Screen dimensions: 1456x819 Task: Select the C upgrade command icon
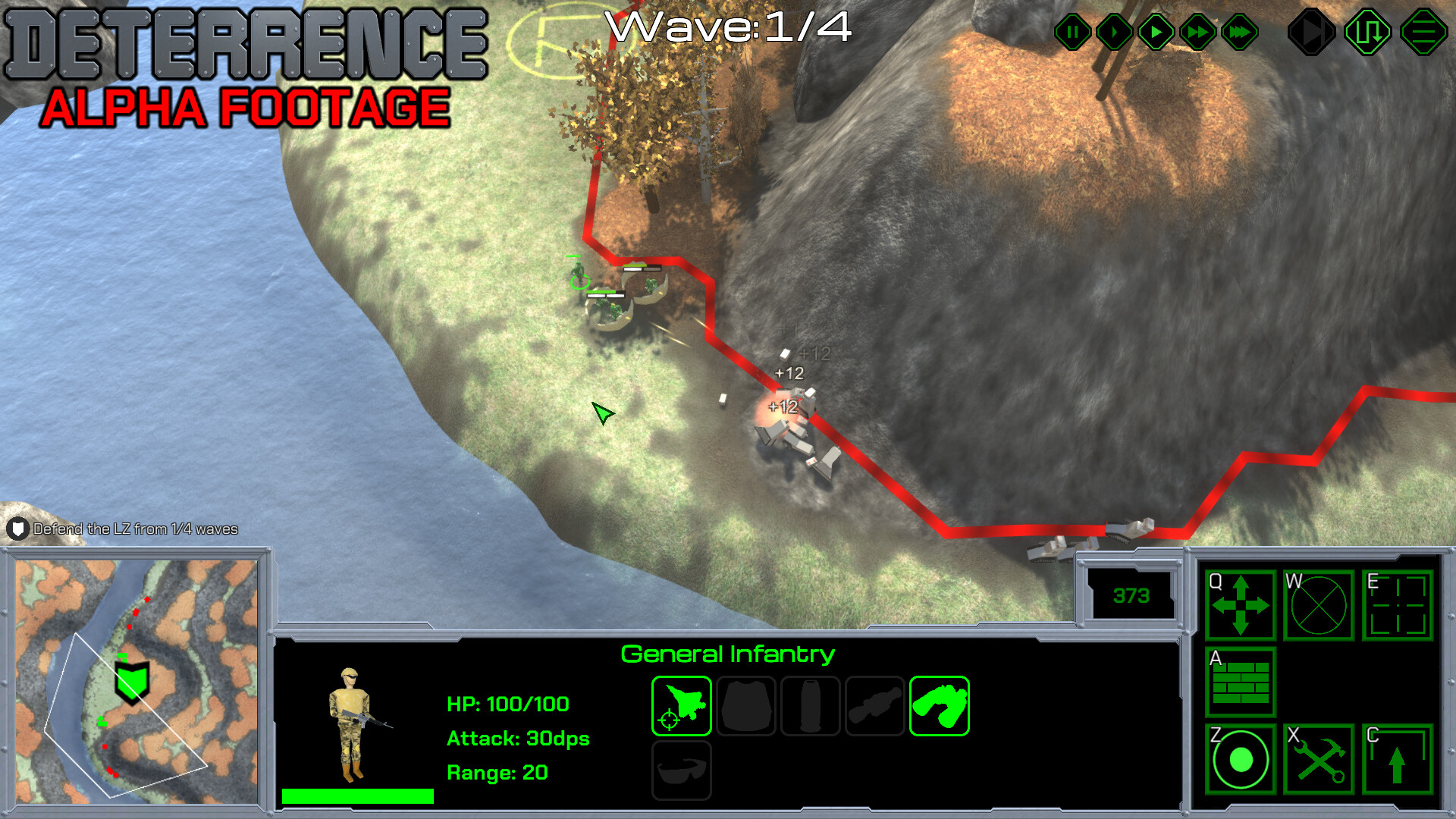click(x=1397, y=761)
